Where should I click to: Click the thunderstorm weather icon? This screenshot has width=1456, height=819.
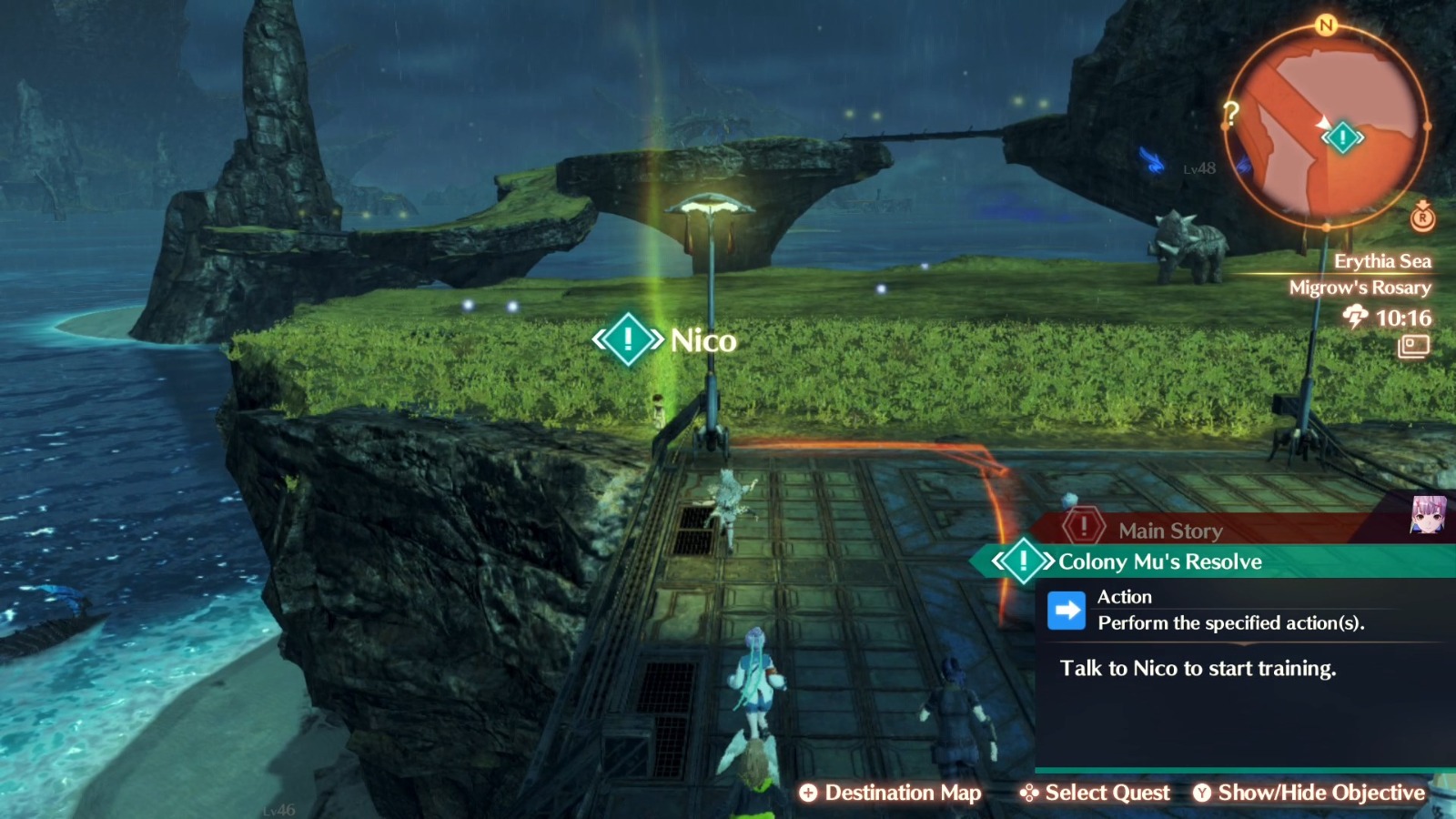1354,318
